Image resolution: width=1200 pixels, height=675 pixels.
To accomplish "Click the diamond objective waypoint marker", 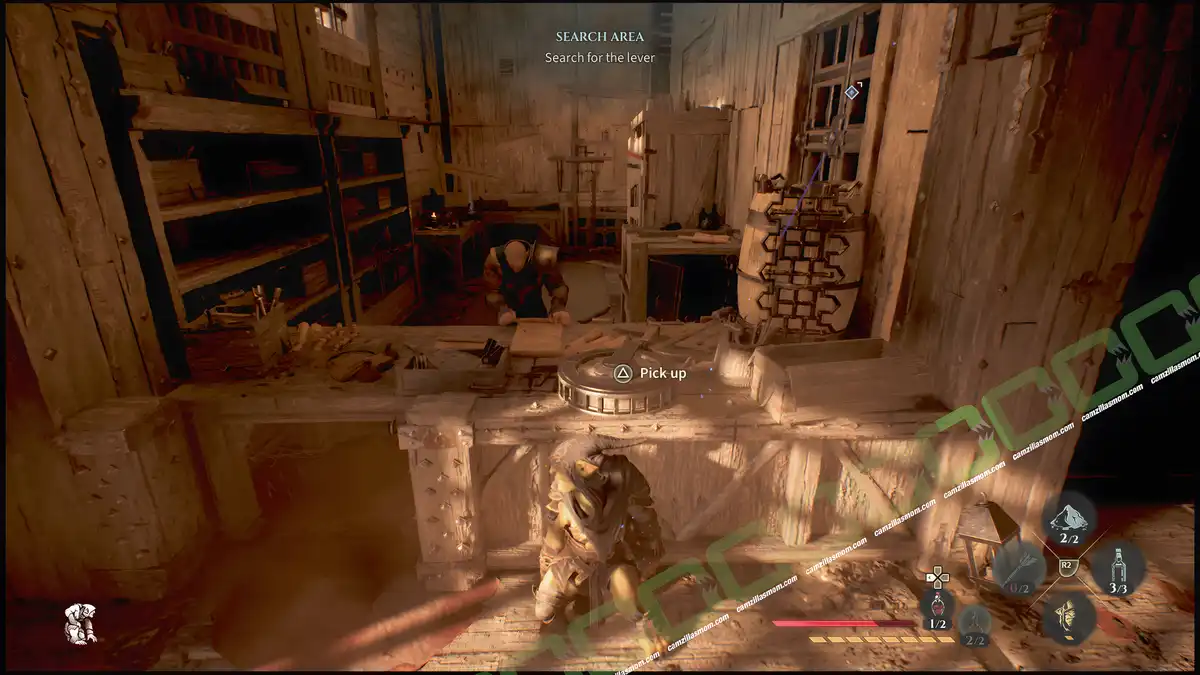I will [x=851, y=92].
